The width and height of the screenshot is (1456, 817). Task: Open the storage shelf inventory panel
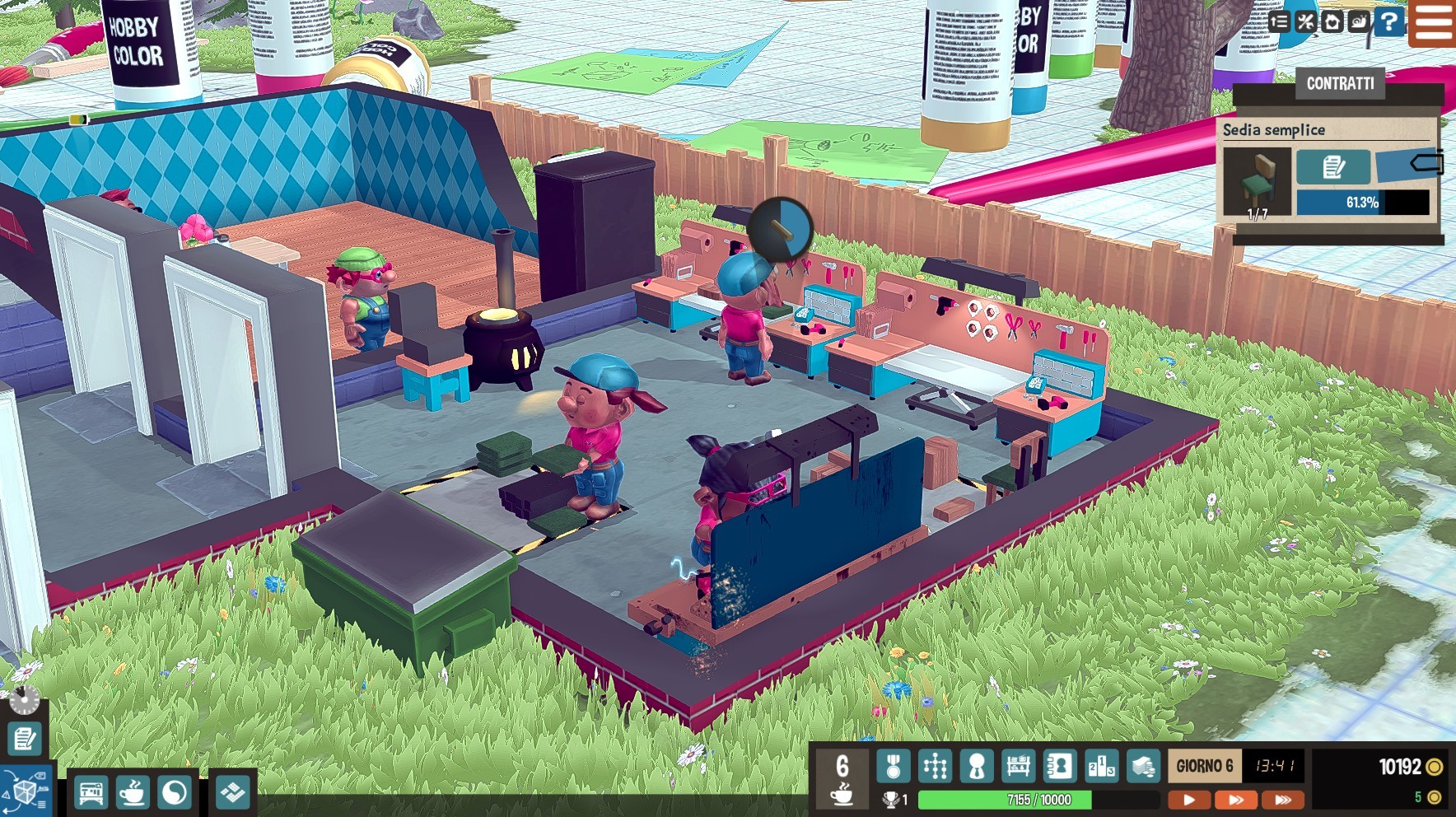pos(1018,767)
